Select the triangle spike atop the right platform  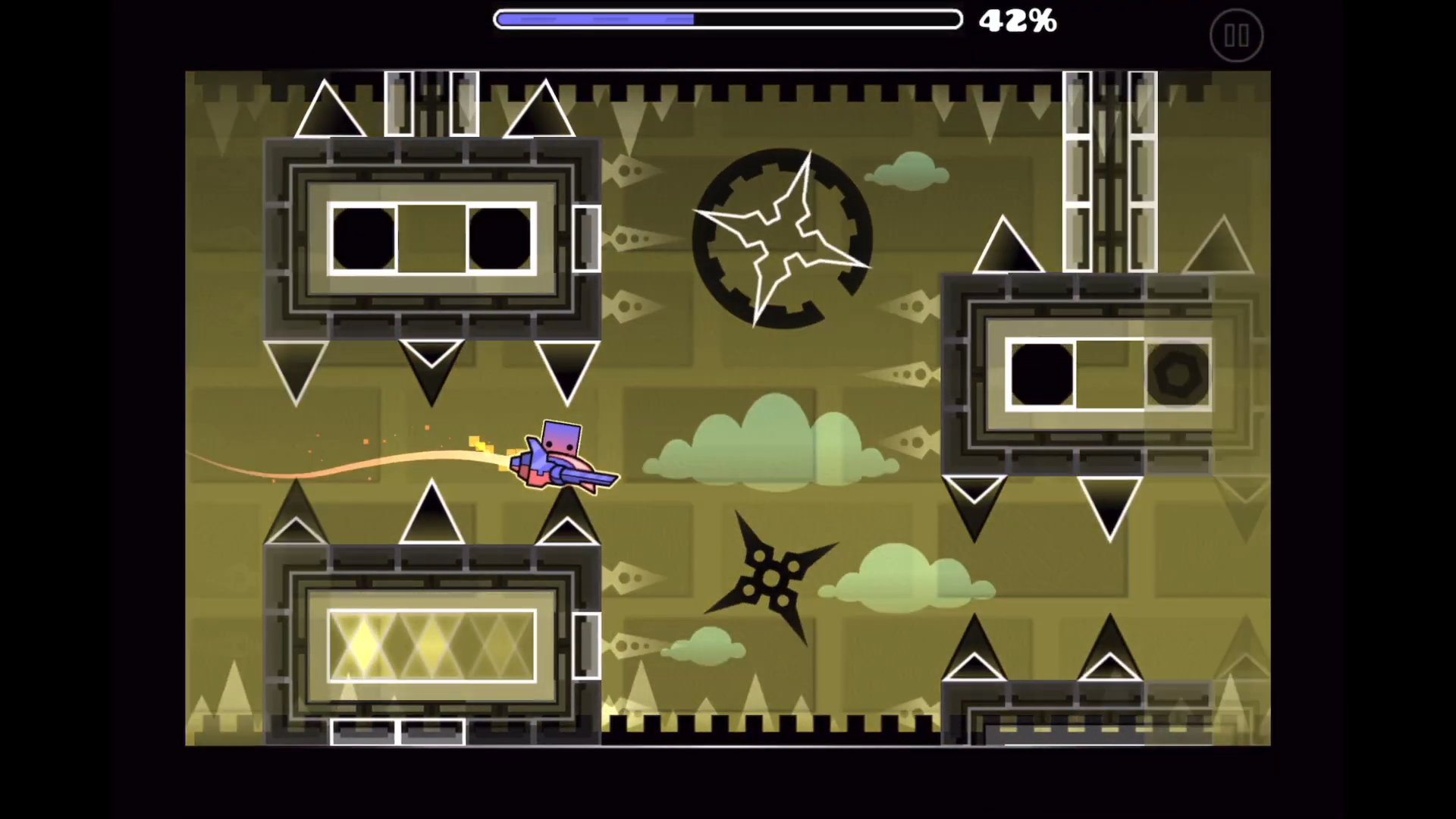pos(1009,246)
